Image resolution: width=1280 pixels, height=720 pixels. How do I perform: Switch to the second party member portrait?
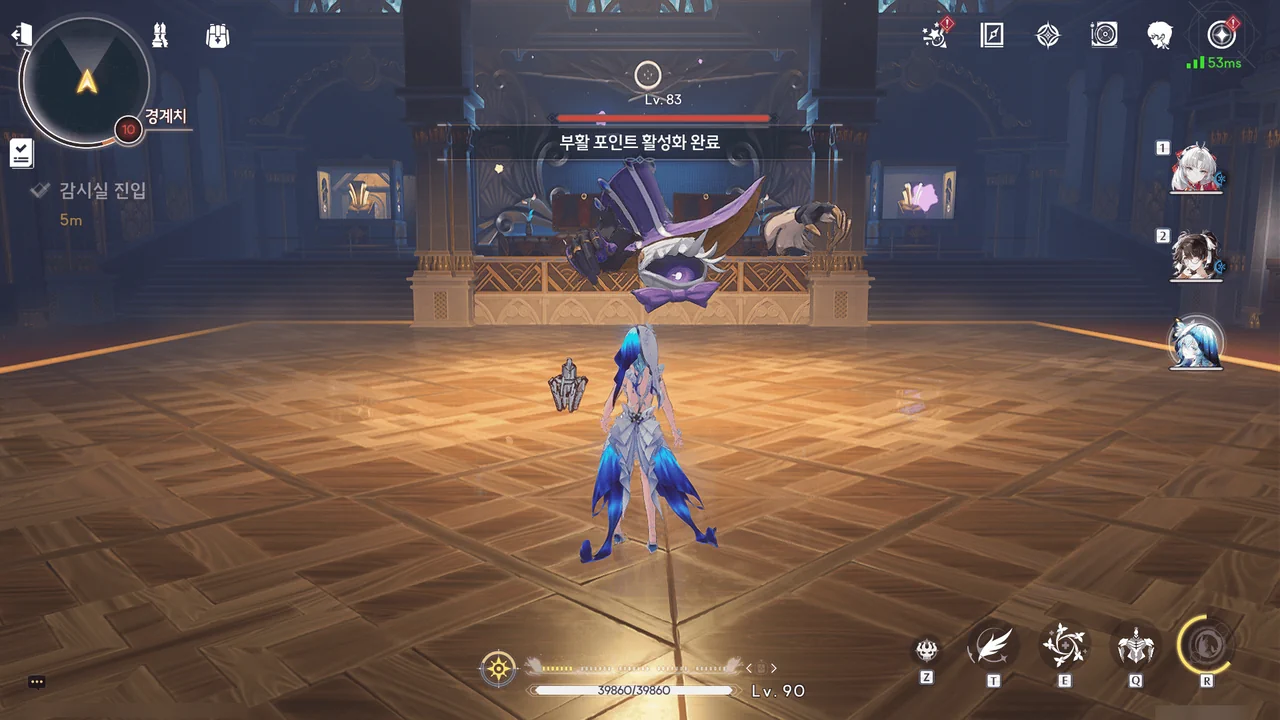point(1194,257)
